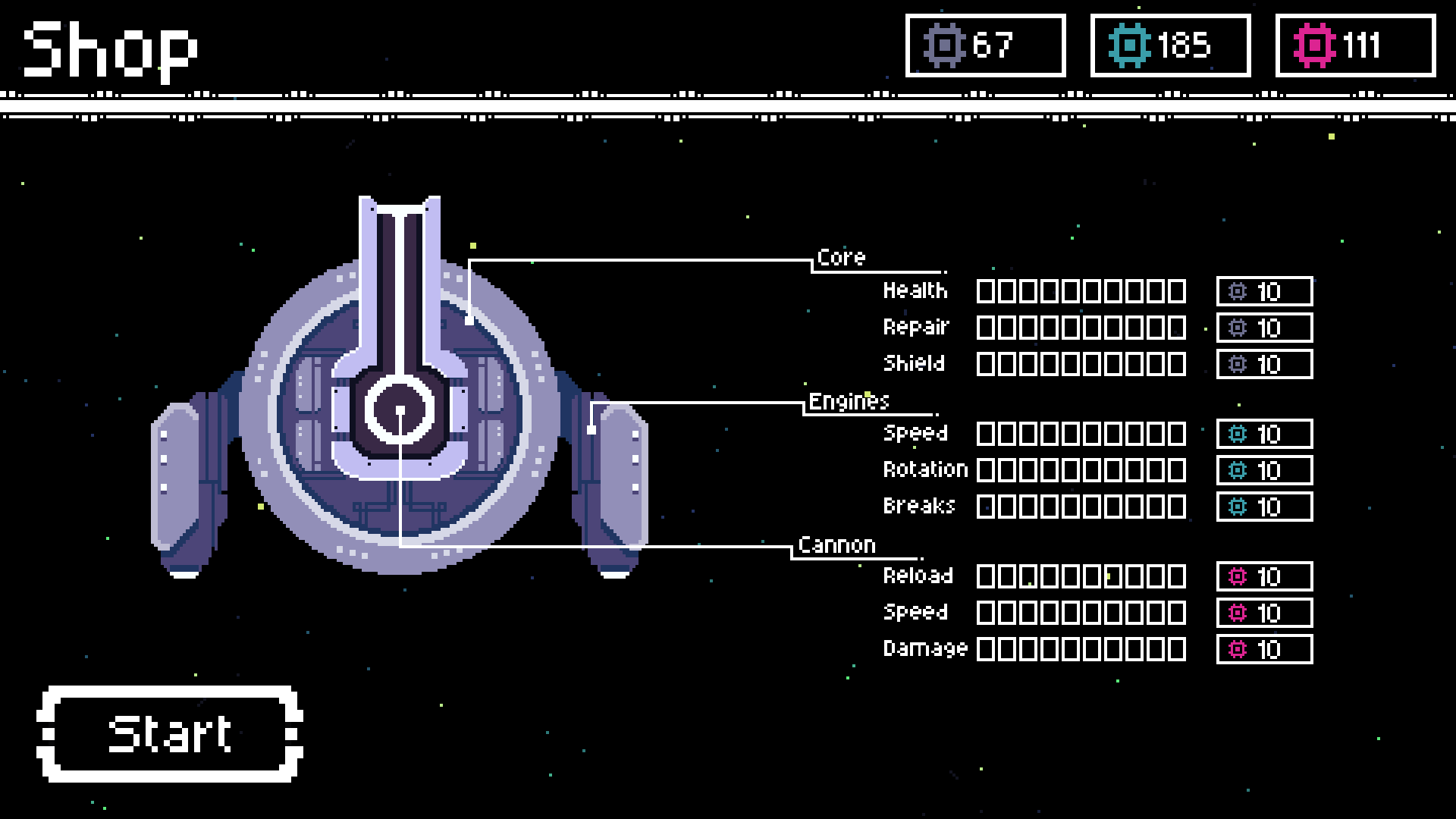This screenshot has height=819, width=1456.
Task: Click the Speed upgrade progress bar
Action: coord(1081,434)
